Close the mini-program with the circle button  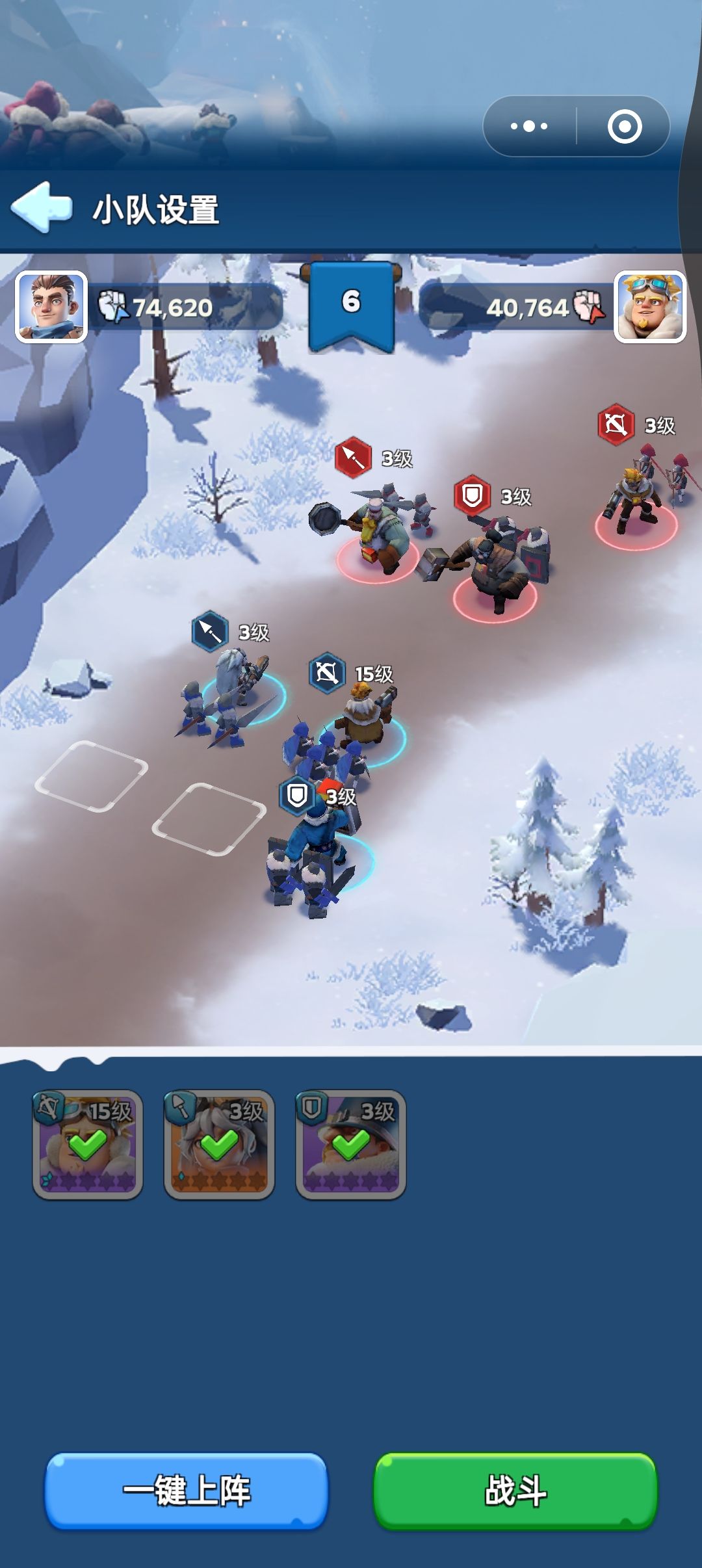pos(624,126)
